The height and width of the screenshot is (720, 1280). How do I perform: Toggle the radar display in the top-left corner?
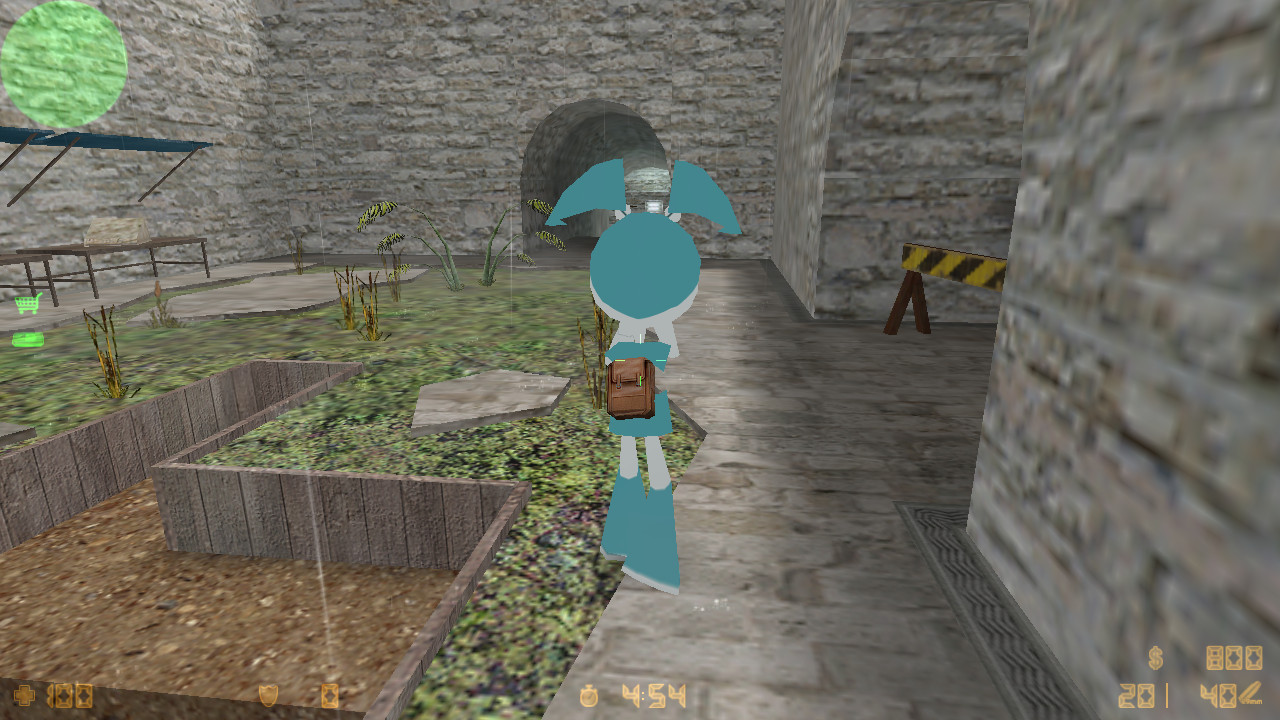[64, 62]
